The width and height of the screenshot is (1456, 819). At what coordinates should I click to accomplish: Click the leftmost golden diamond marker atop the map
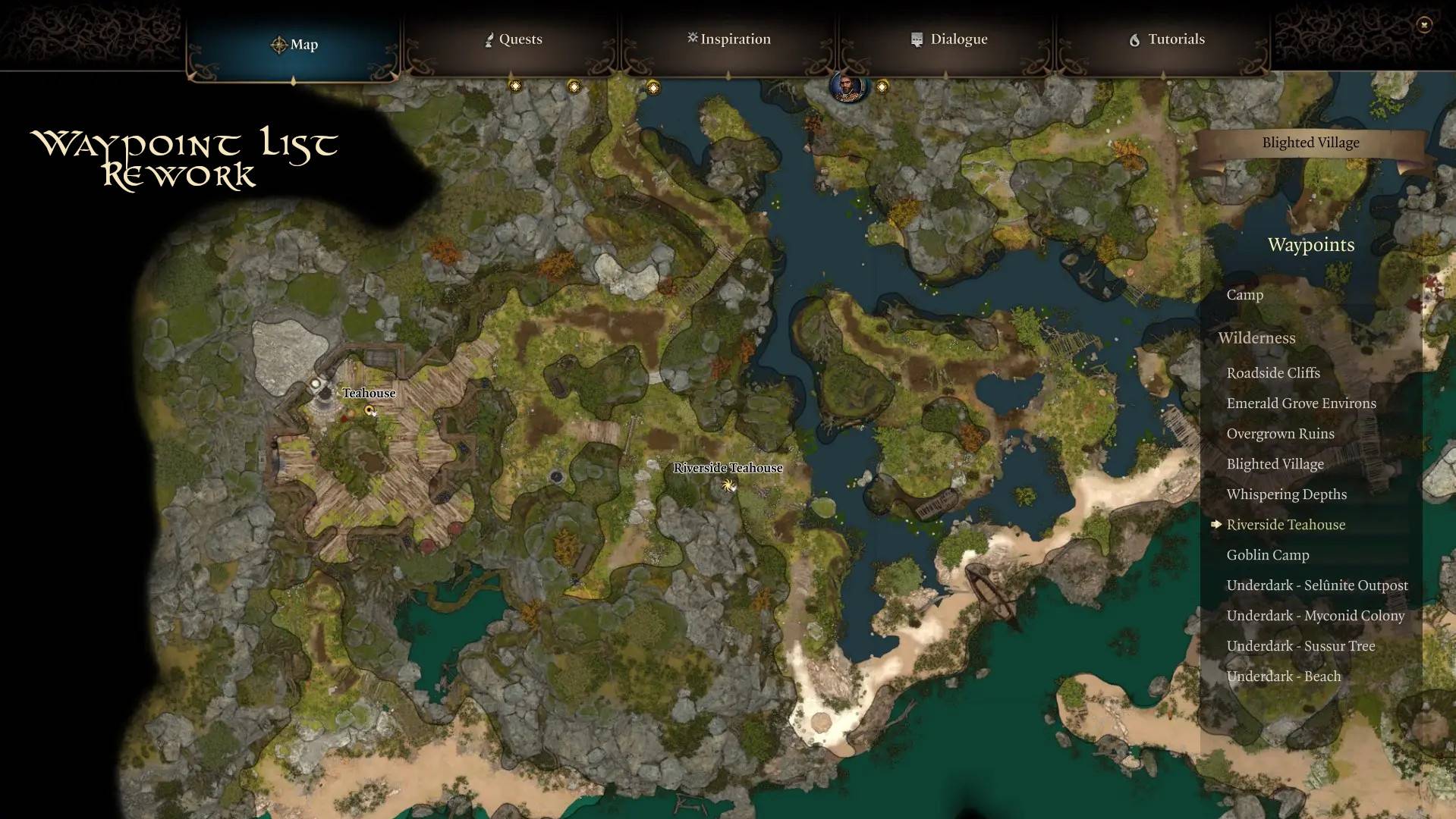[x=515, y=86]
